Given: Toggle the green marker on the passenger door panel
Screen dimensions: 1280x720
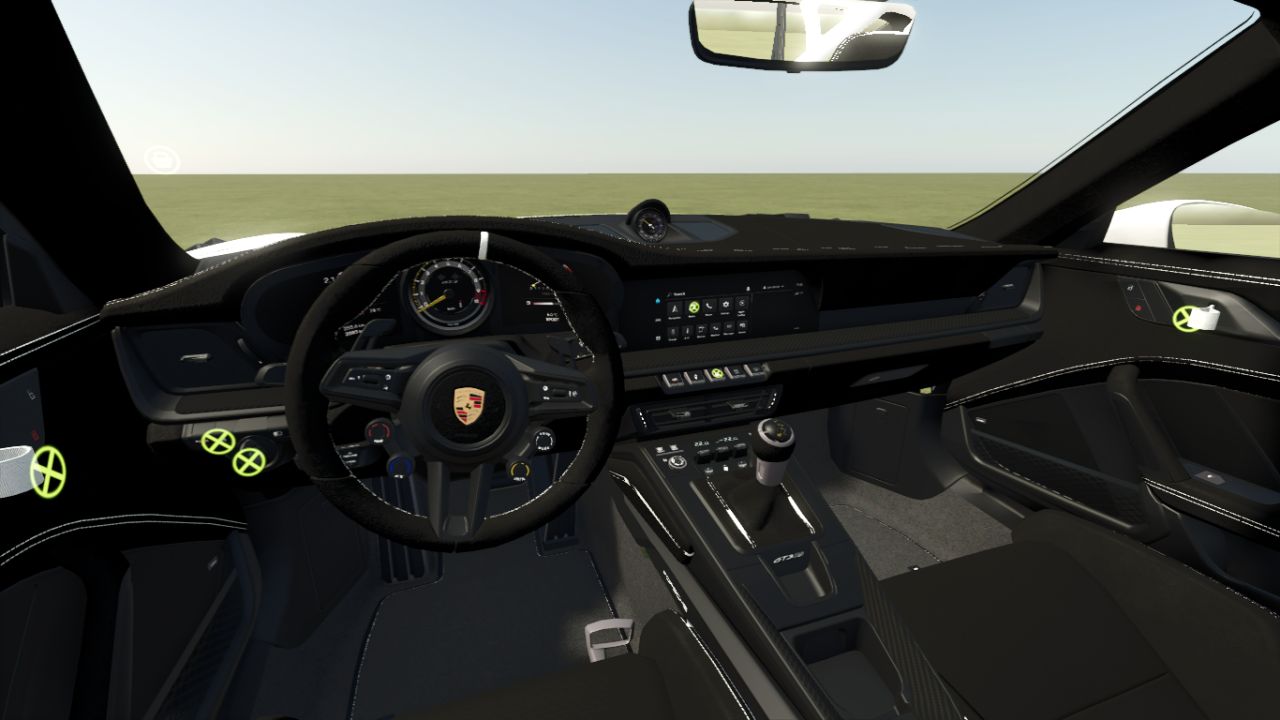Looking at the screenshot, I should tap(1186, 318).
